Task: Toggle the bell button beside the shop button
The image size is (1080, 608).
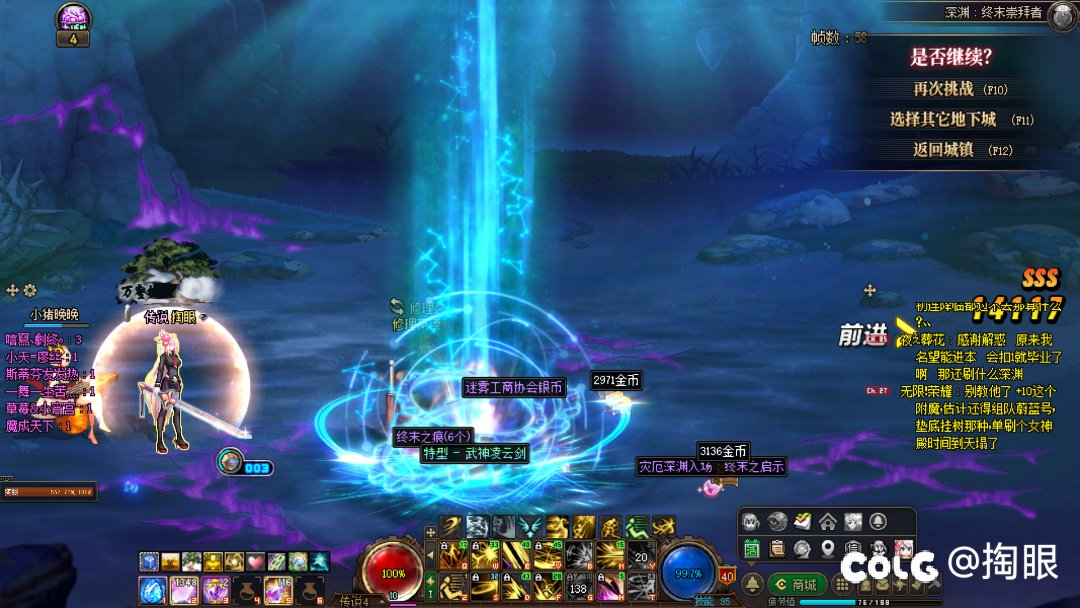Action: (x=752, y=584)
